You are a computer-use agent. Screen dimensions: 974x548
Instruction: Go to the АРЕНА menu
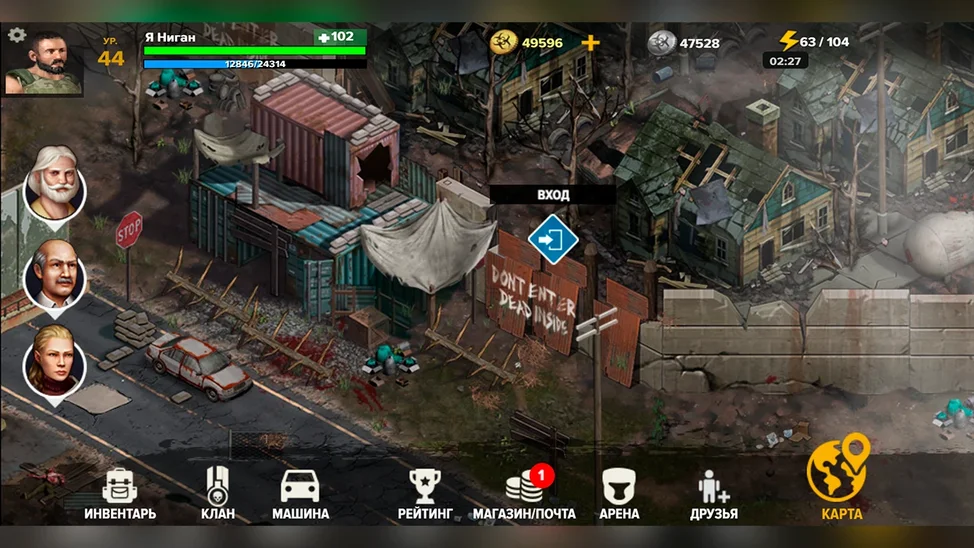point(620,494)
